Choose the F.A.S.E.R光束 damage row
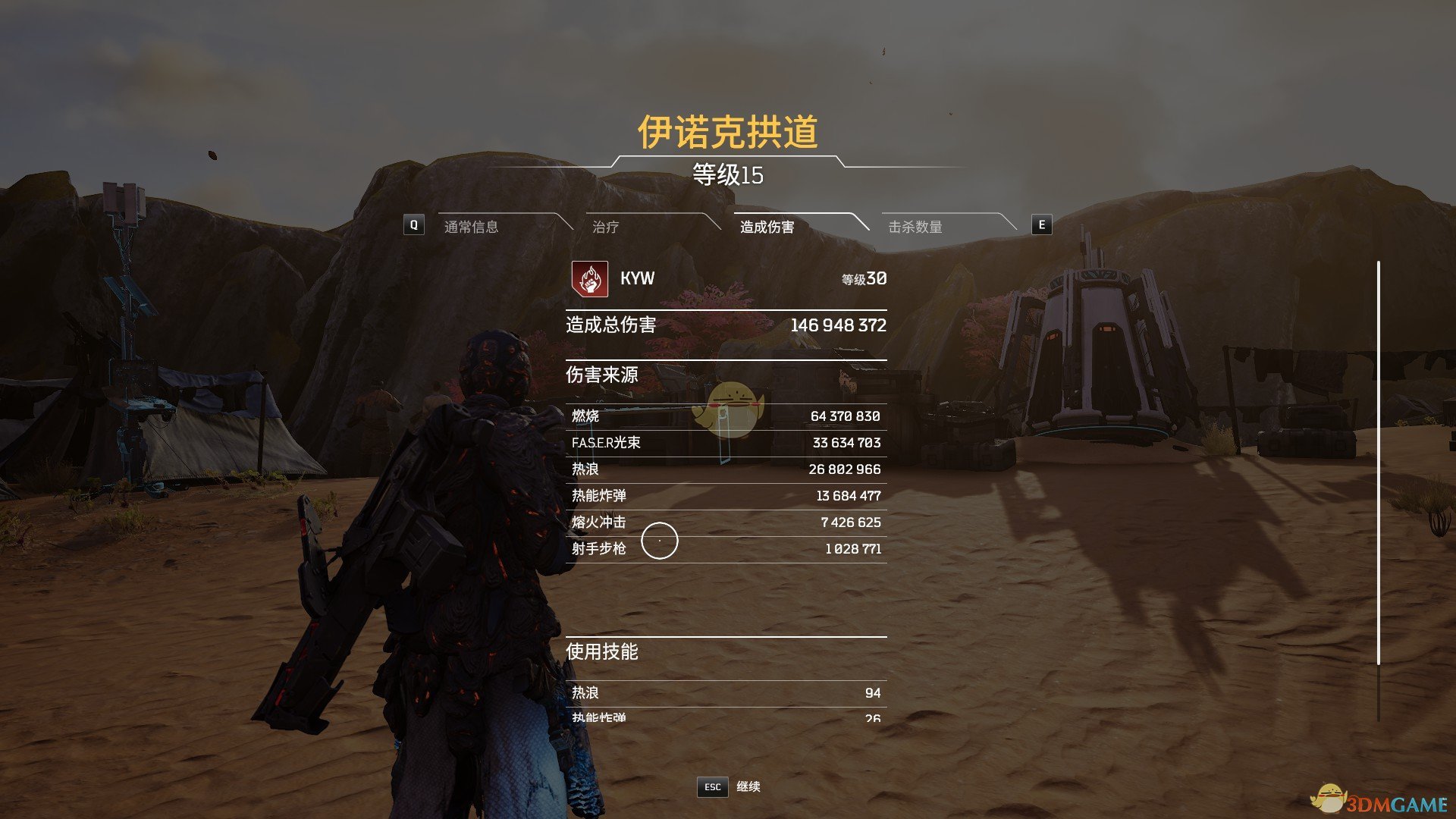 pos(726,443)
